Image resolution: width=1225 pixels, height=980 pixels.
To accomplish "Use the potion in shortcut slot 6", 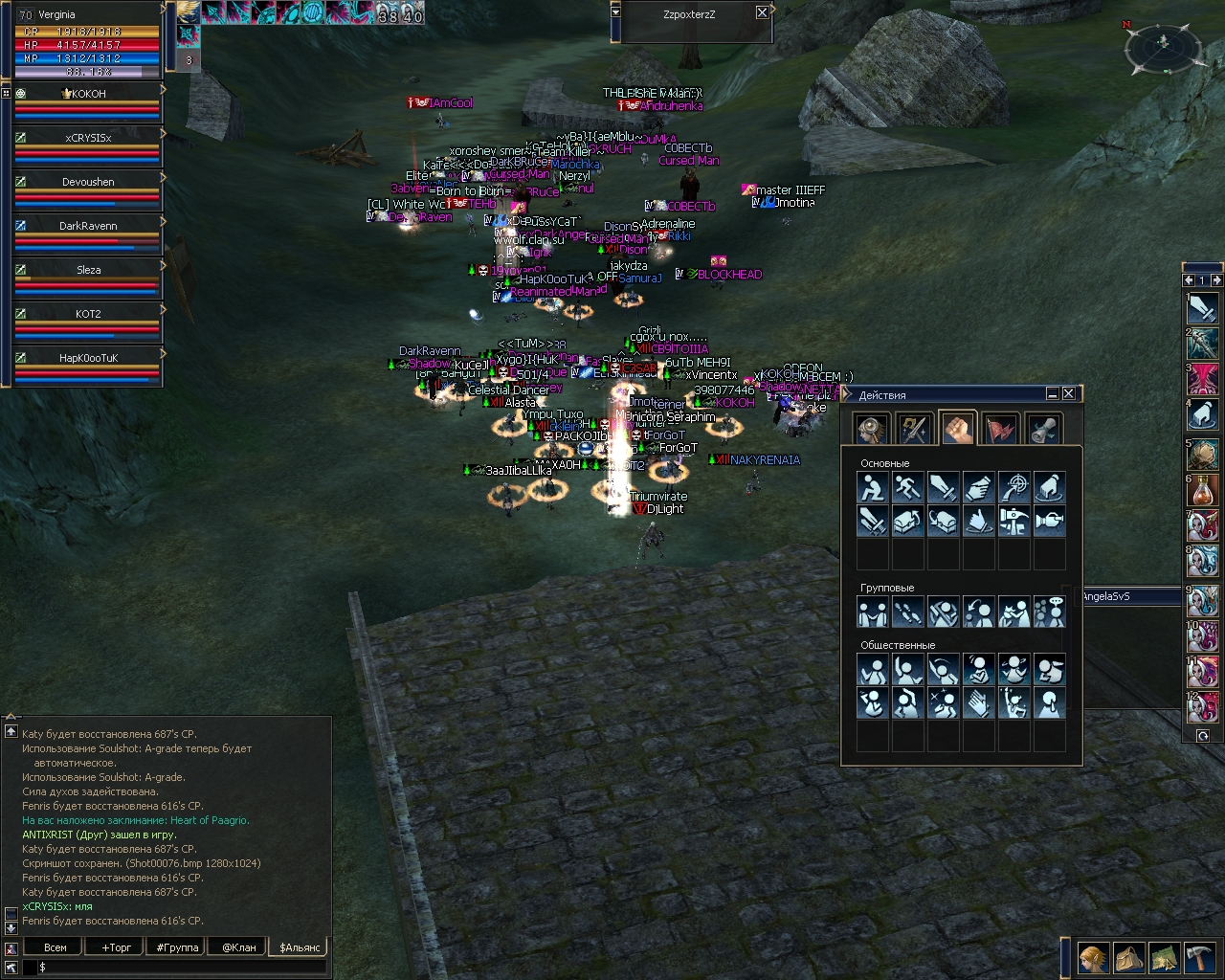I will point(1202,491).
